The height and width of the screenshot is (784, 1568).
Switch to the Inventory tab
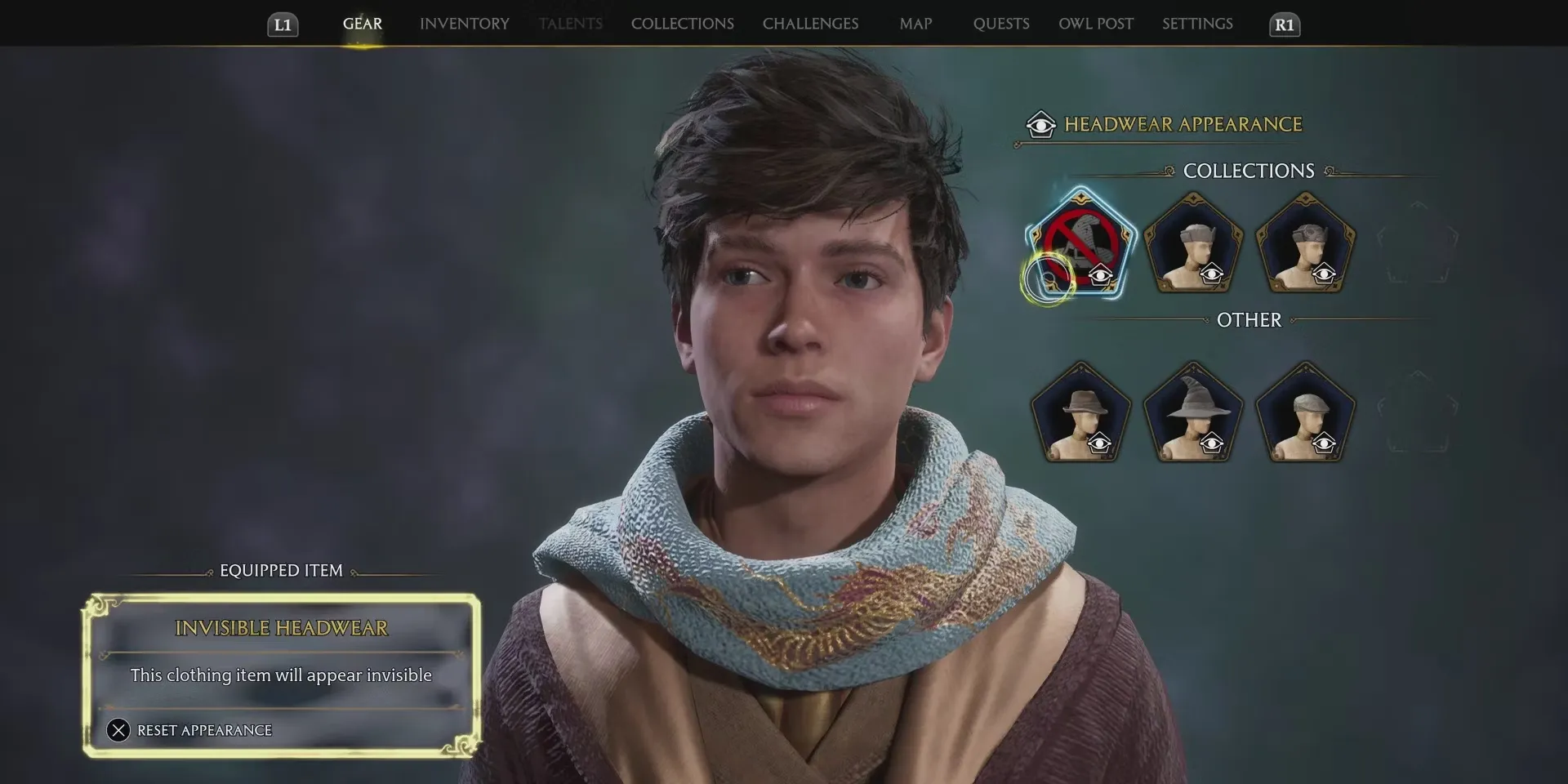click(464, 24)
